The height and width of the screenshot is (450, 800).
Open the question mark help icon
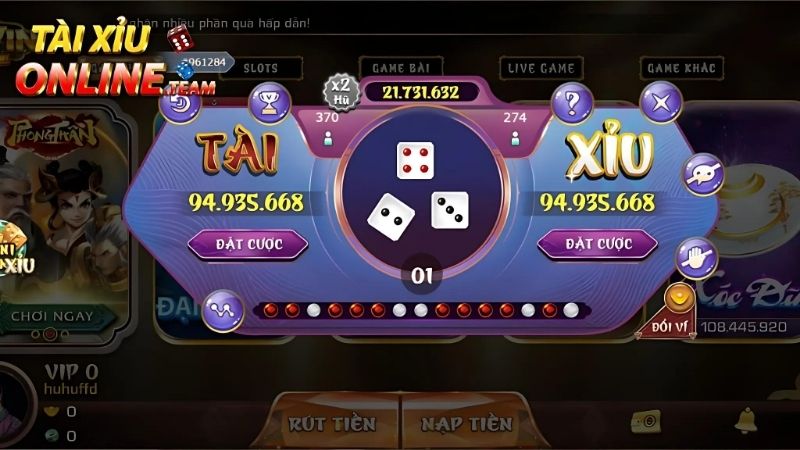[x=573, y=102]
